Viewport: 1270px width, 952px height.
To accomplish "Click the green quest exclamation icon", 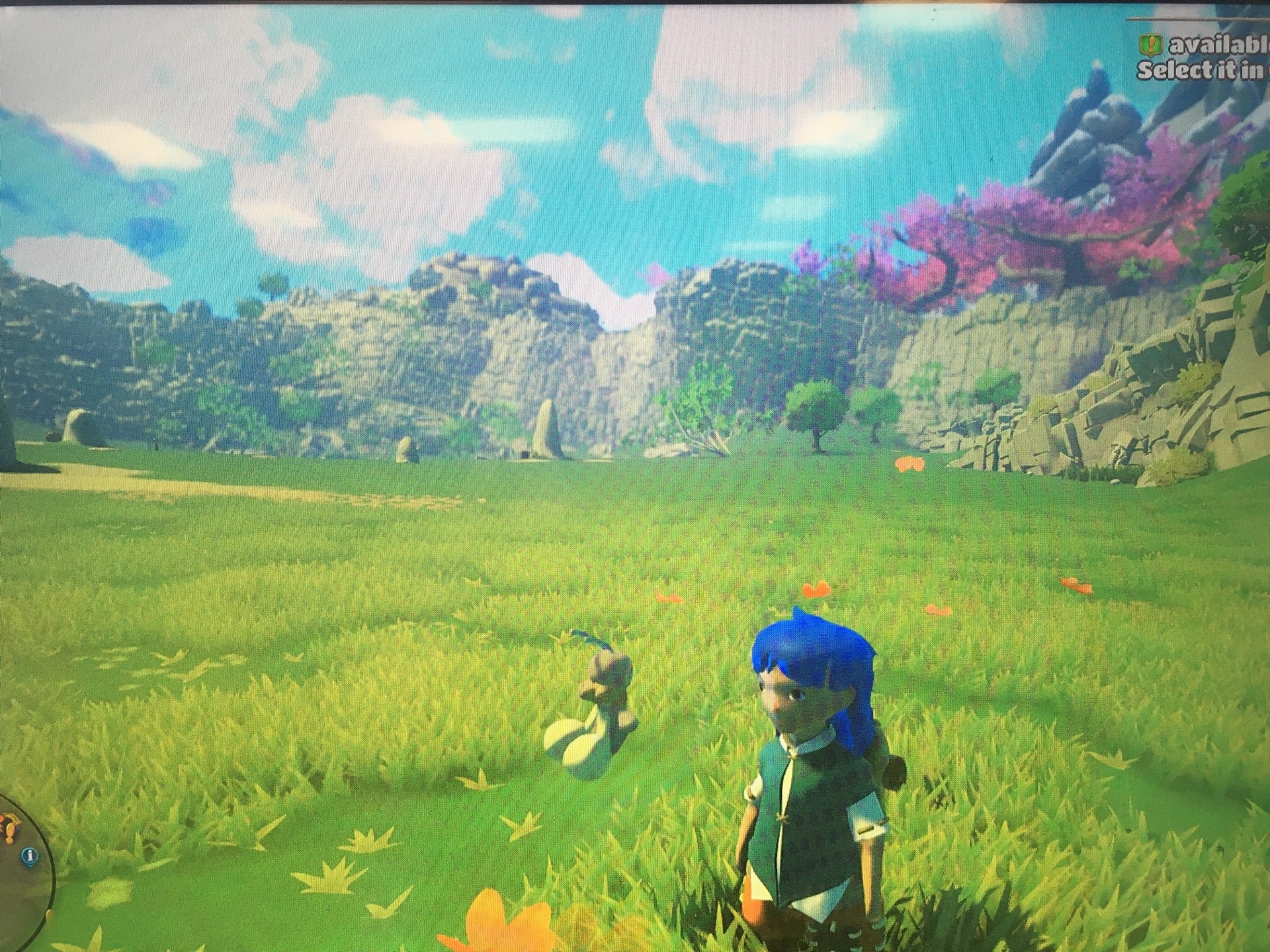I will [1150, 45].
